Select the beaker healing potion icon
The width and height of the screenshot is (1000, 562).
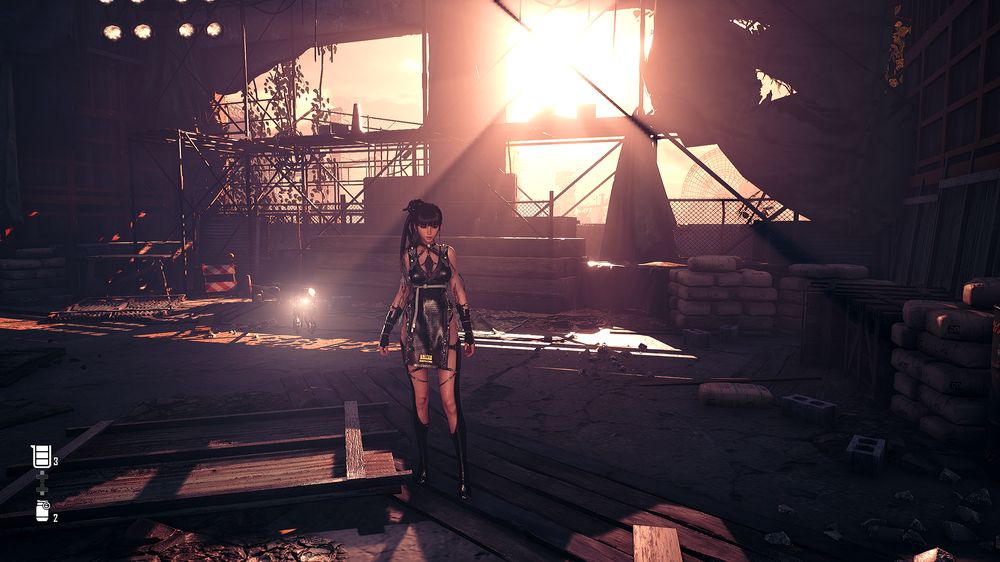[x=41, y=457]
